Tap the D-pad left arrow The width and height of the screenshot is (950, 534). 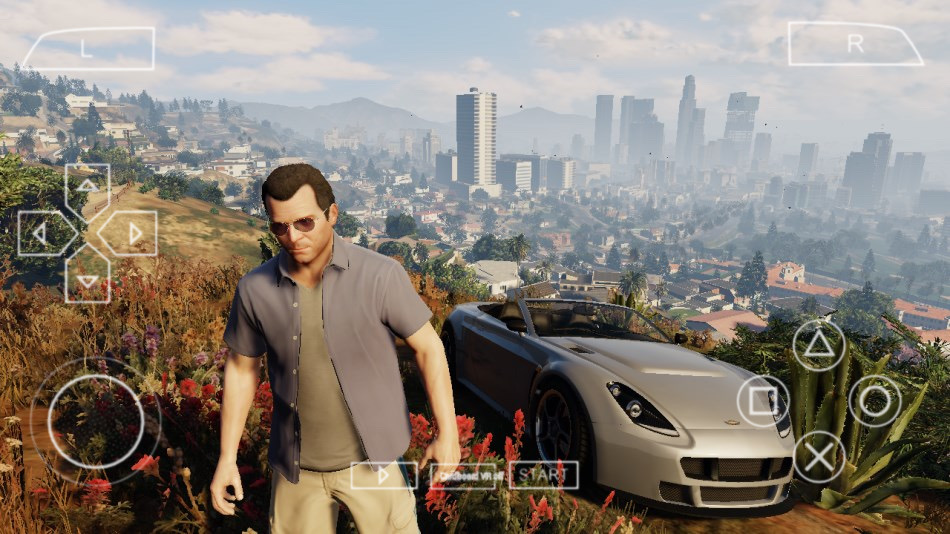click(41, 233)
